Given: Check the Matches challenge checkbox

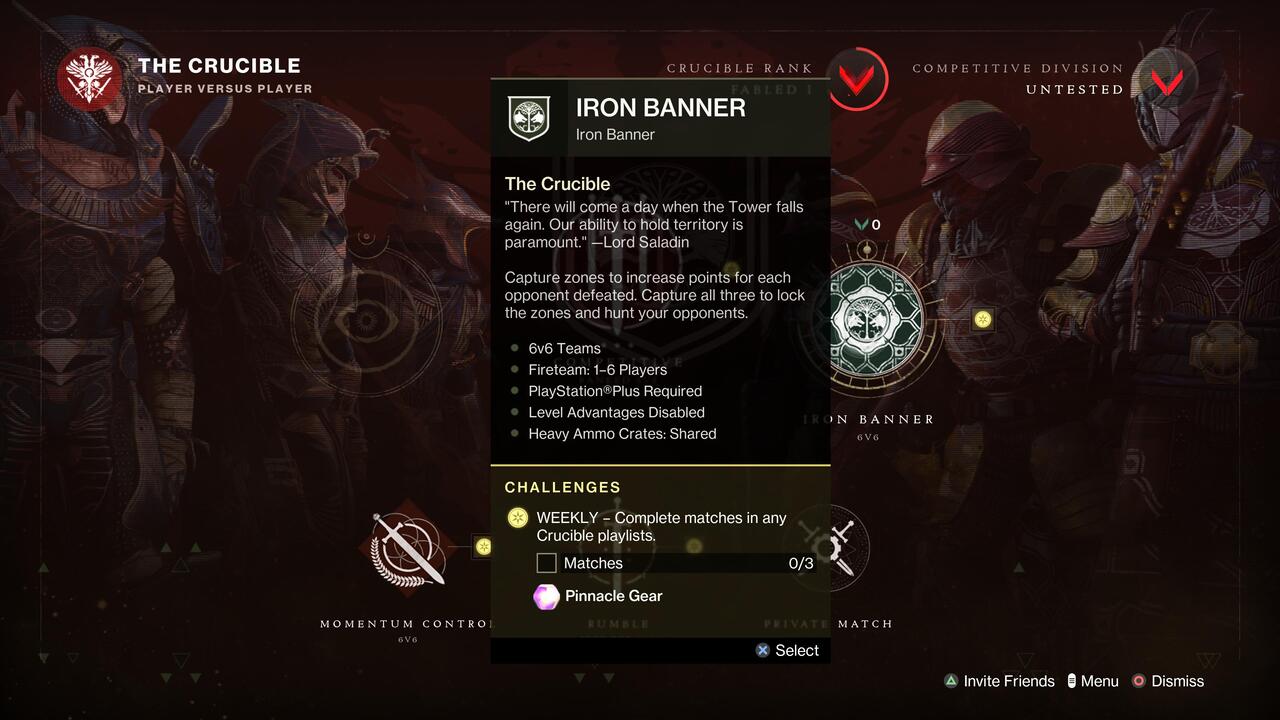Looking at the screenshot, I should pos(546,563).
